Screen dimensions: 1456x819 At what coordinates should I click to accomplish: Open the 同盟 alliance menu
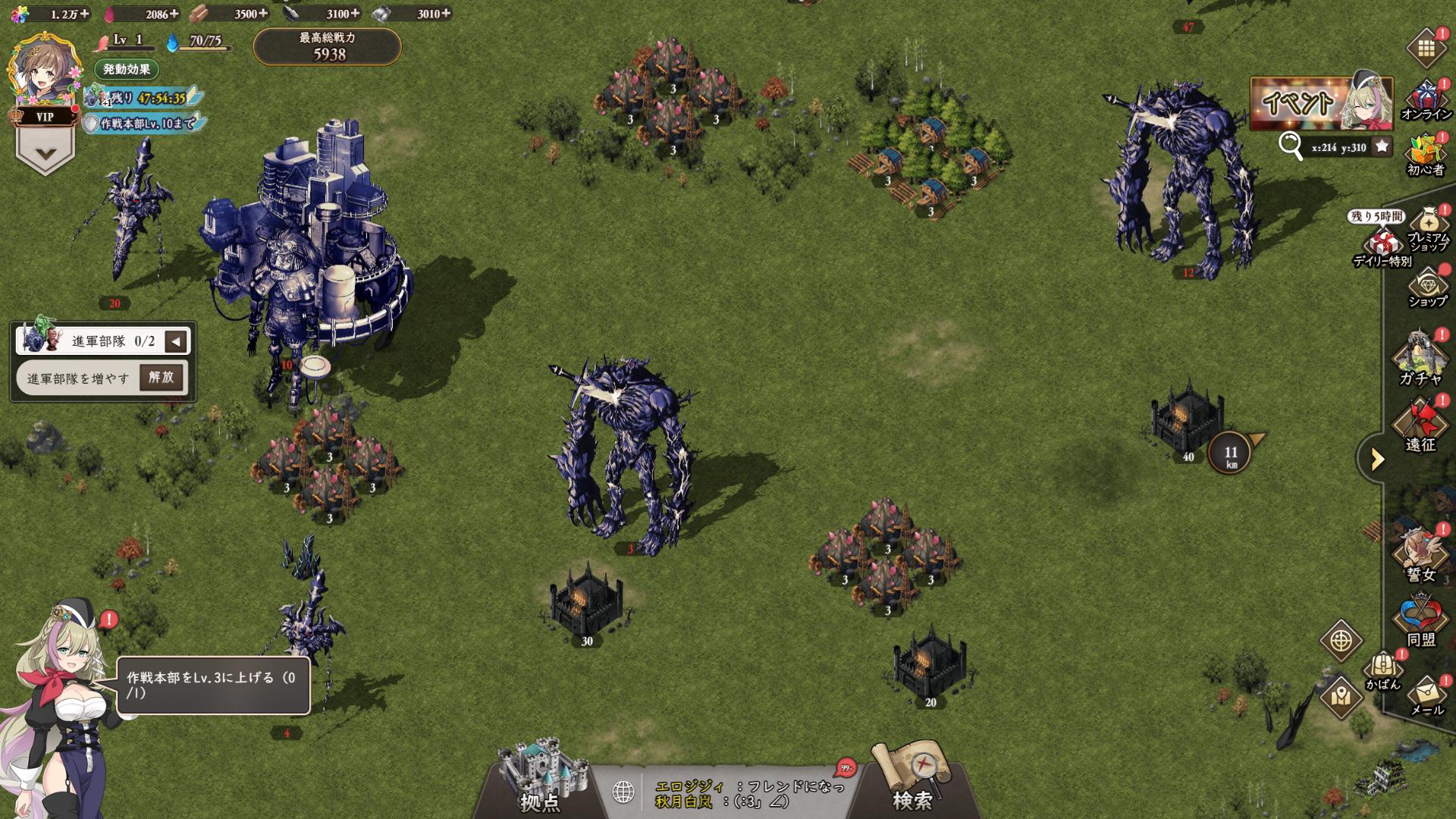click(x=1420, y=620)
